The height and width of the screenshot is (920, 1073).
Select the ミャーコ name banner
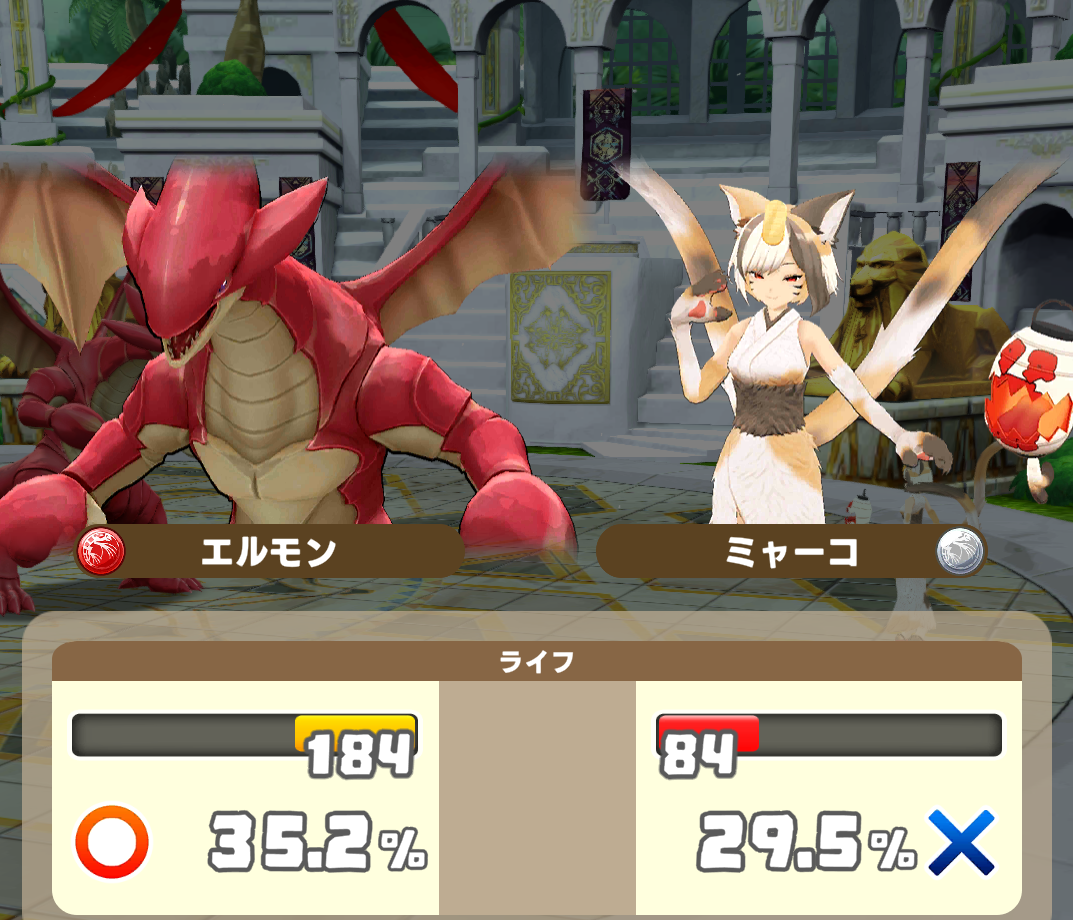(790, 552)
